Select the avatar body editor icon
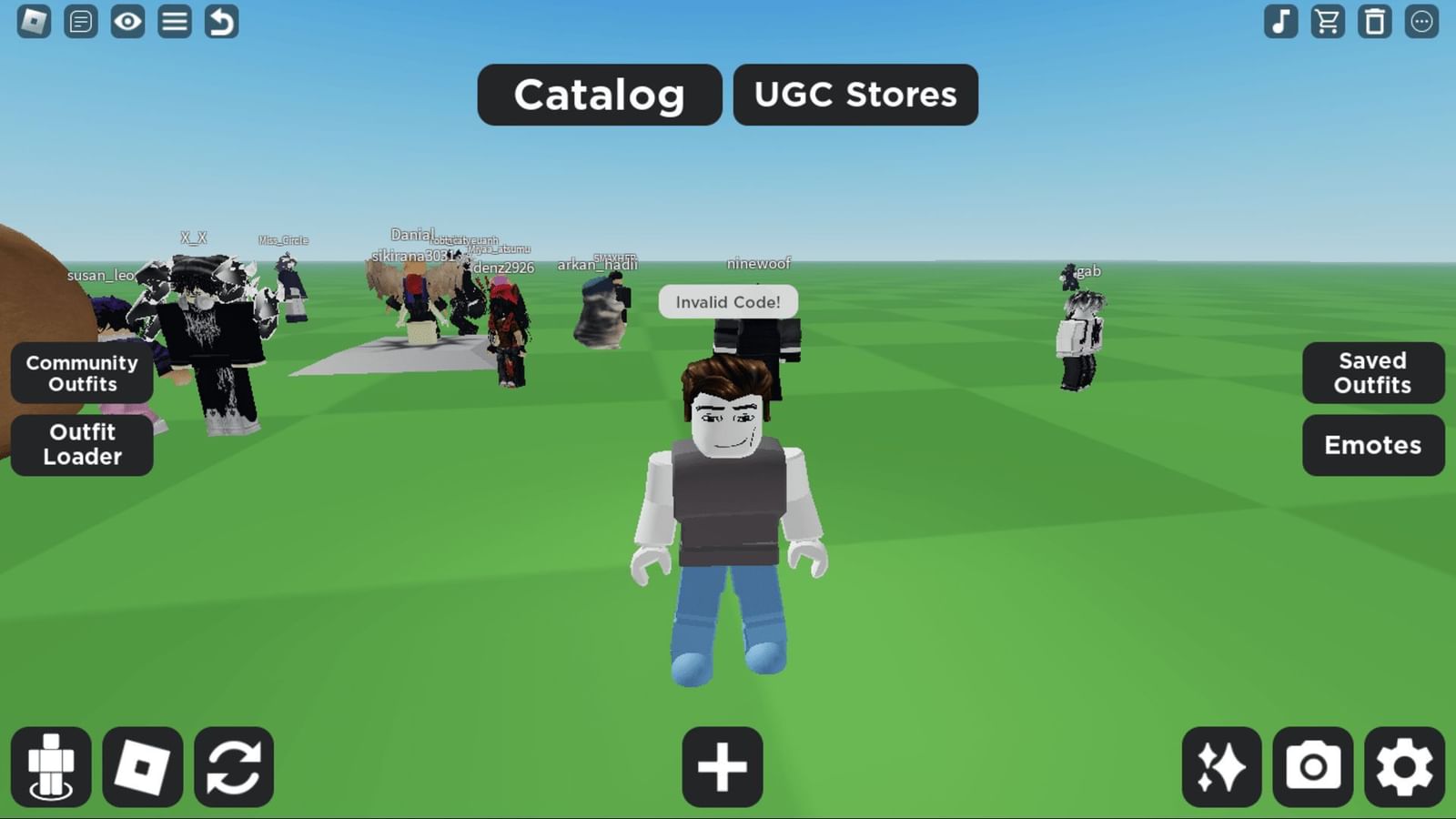1456x819 pixels. (x=52, y=767)
